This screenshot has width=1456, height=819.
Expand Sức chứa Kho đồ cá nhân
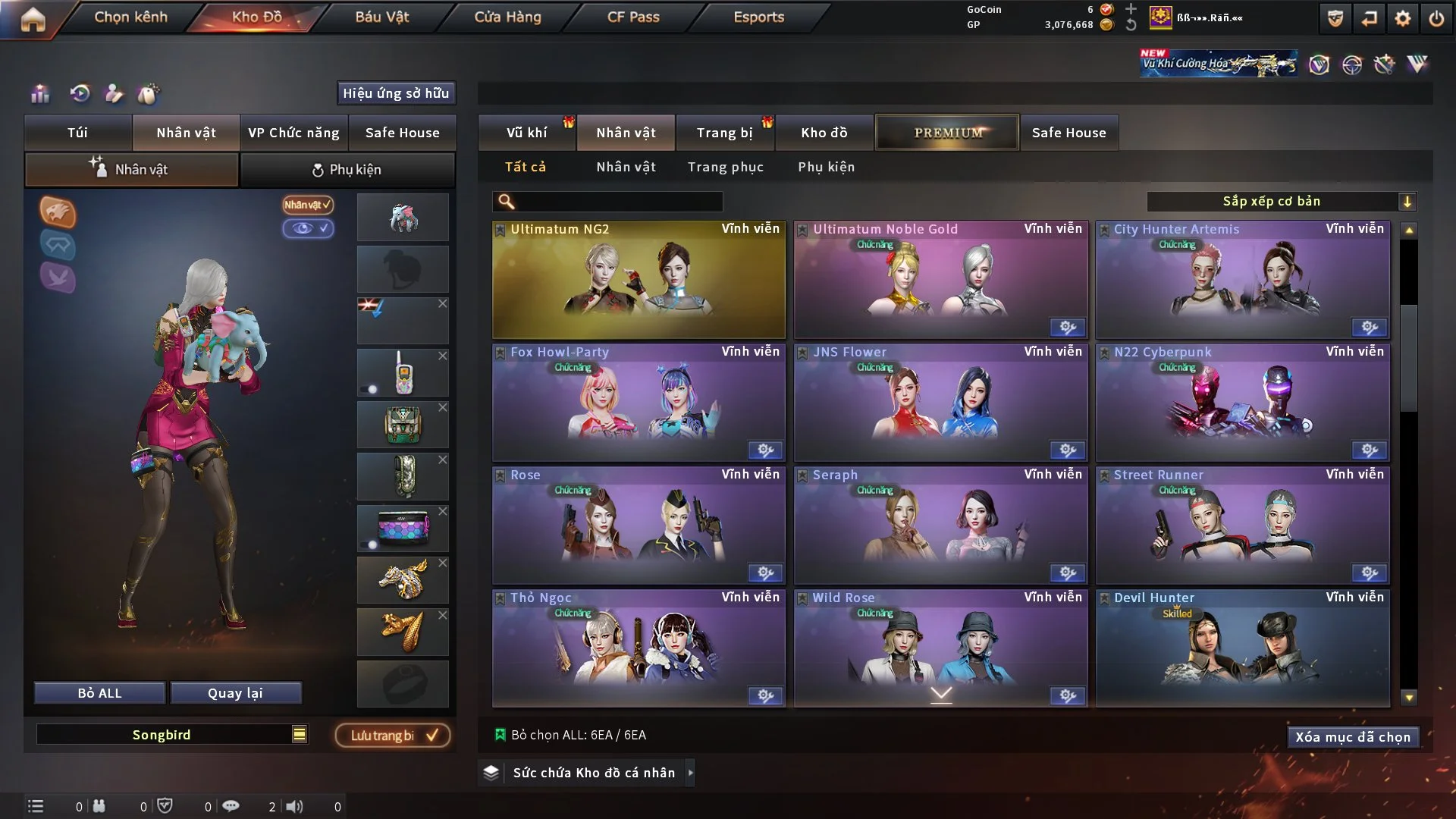coord(690,773)
